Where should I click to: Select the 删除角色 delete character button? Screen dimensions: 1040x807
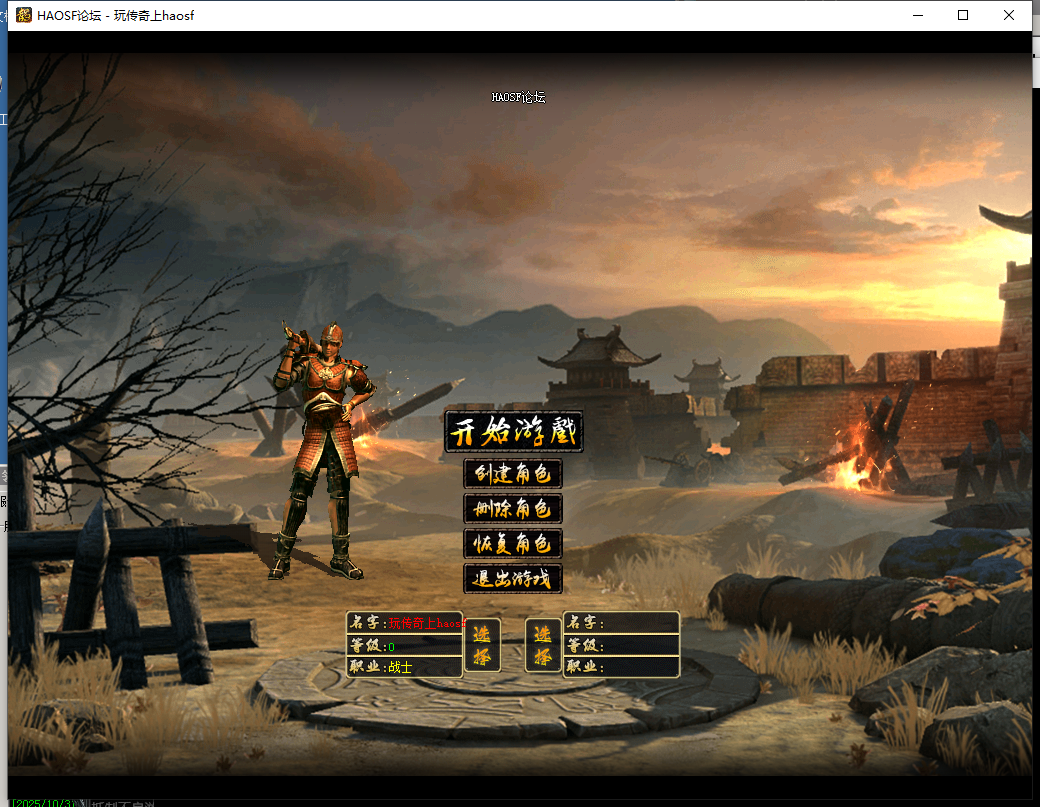coord(513,508)
